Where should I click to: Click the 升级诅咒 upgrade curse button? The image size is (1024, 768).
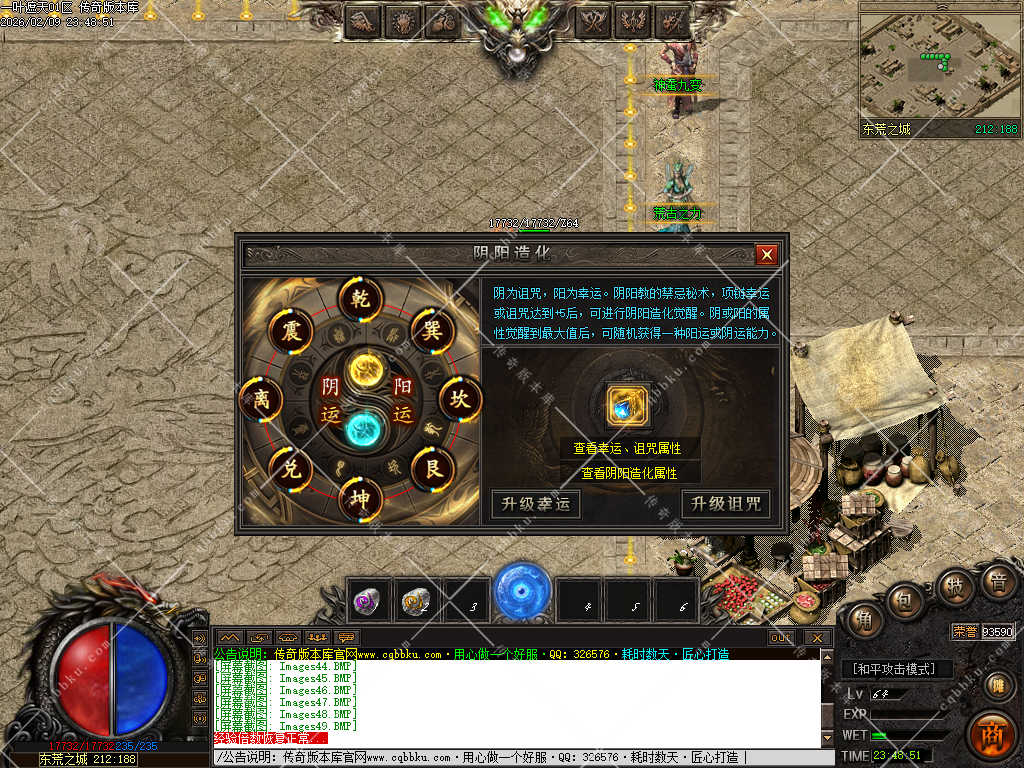(x=726, y=504)
